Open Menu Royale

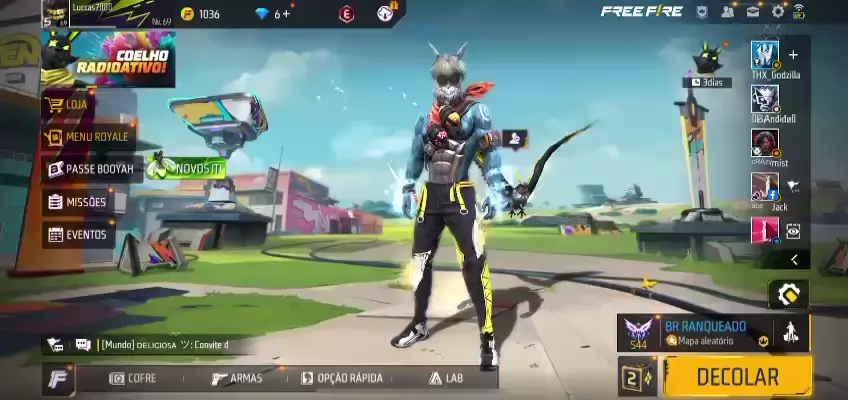(x=88, y=136)
